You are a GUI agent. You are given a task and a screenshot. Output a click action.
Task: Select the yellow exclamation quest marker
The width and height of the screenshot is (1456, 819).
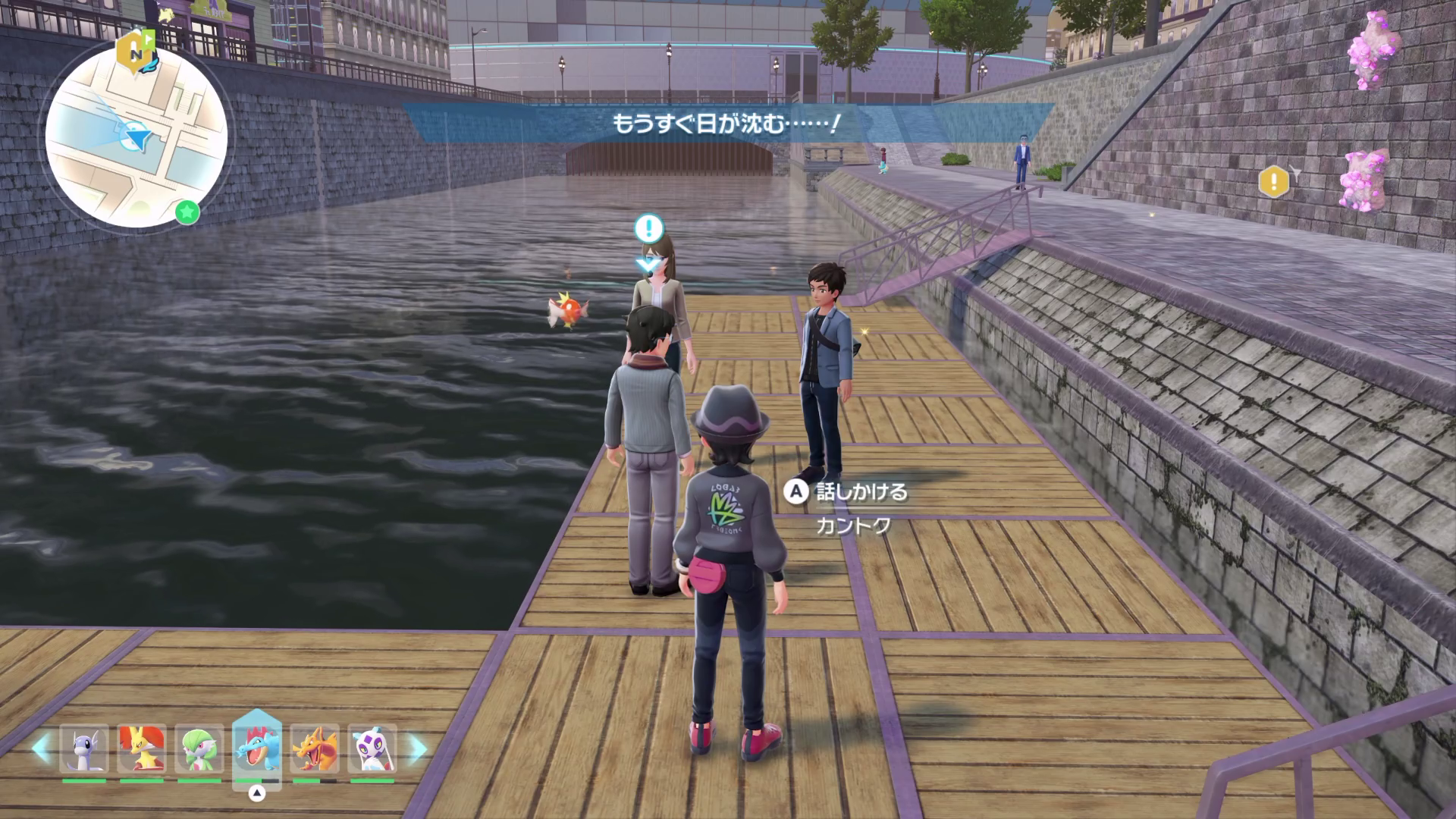click(1273, 182)
